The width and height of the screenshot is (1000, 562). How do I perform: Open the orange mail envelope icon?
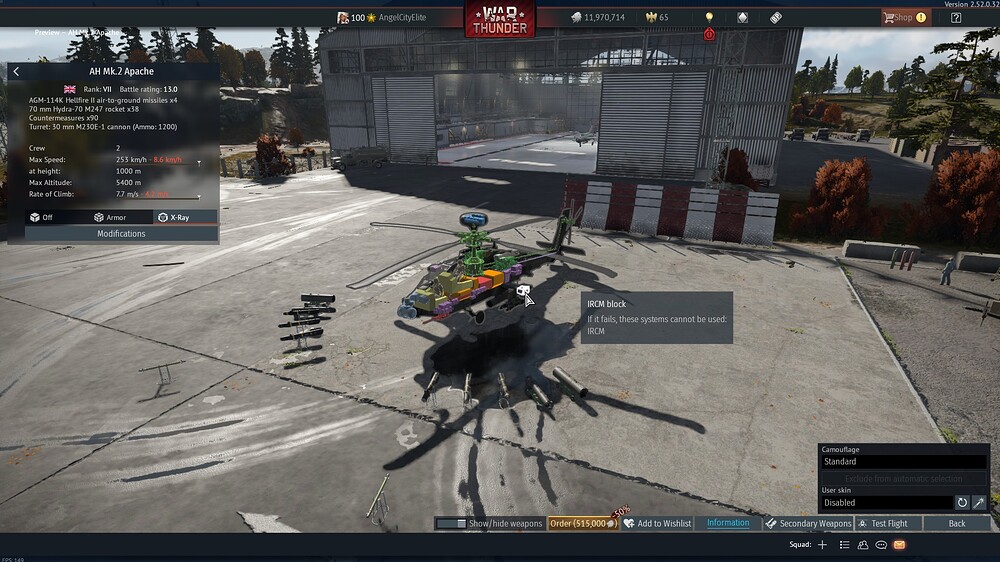coord(899,545)
